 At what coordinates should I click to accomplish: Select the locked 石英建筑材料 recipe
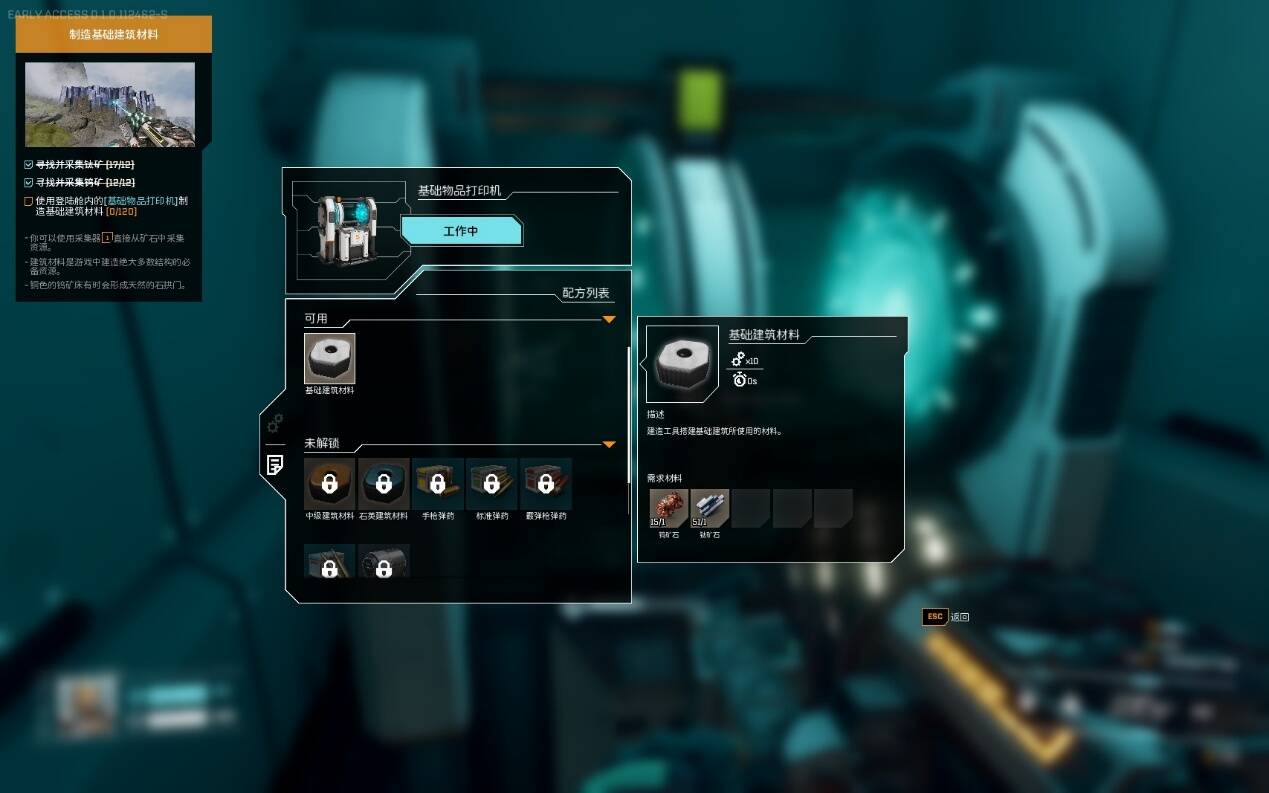click(x=383, y=484)
